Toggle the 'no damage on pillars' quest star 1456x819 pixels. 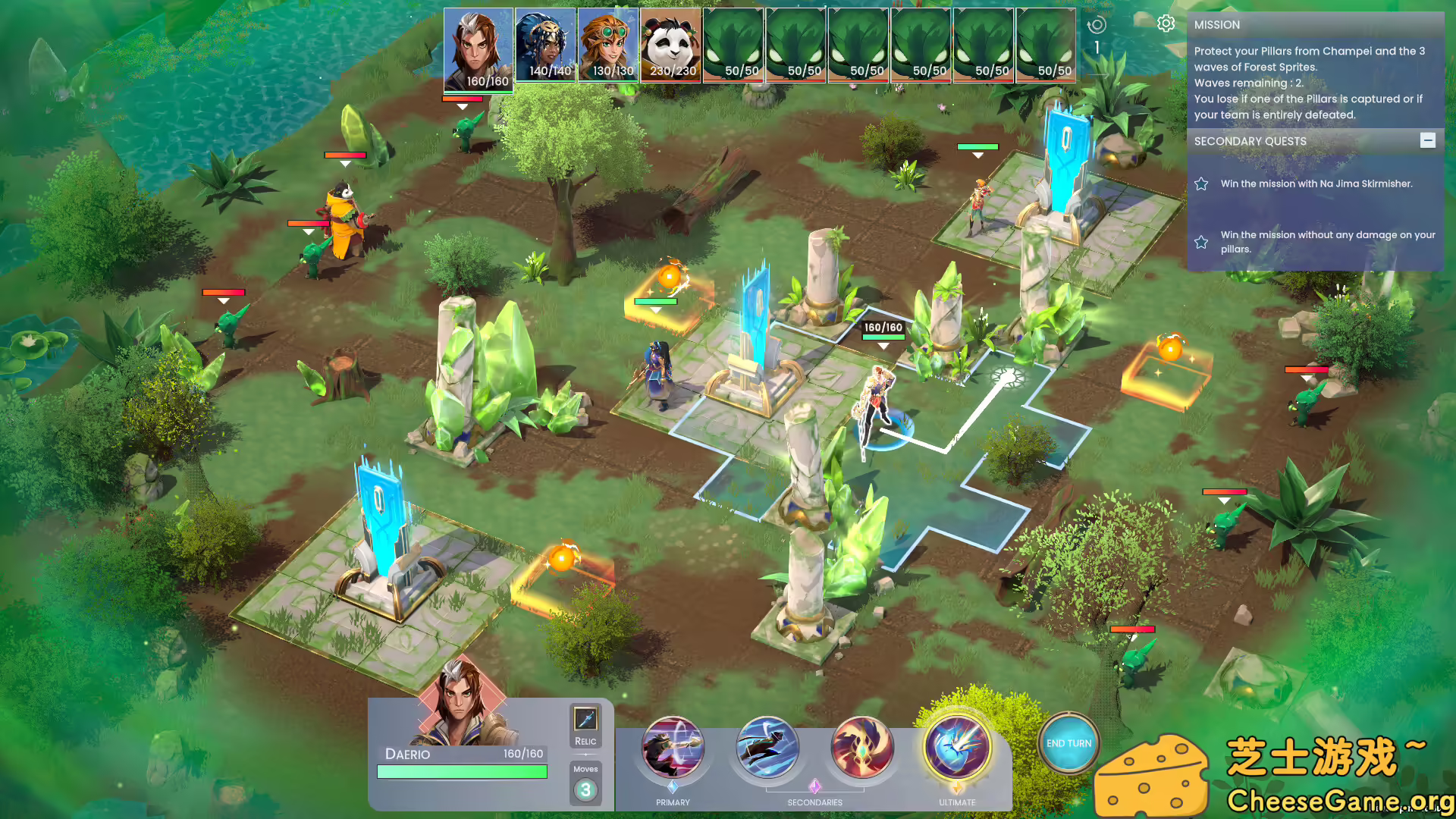(1200, 242)
